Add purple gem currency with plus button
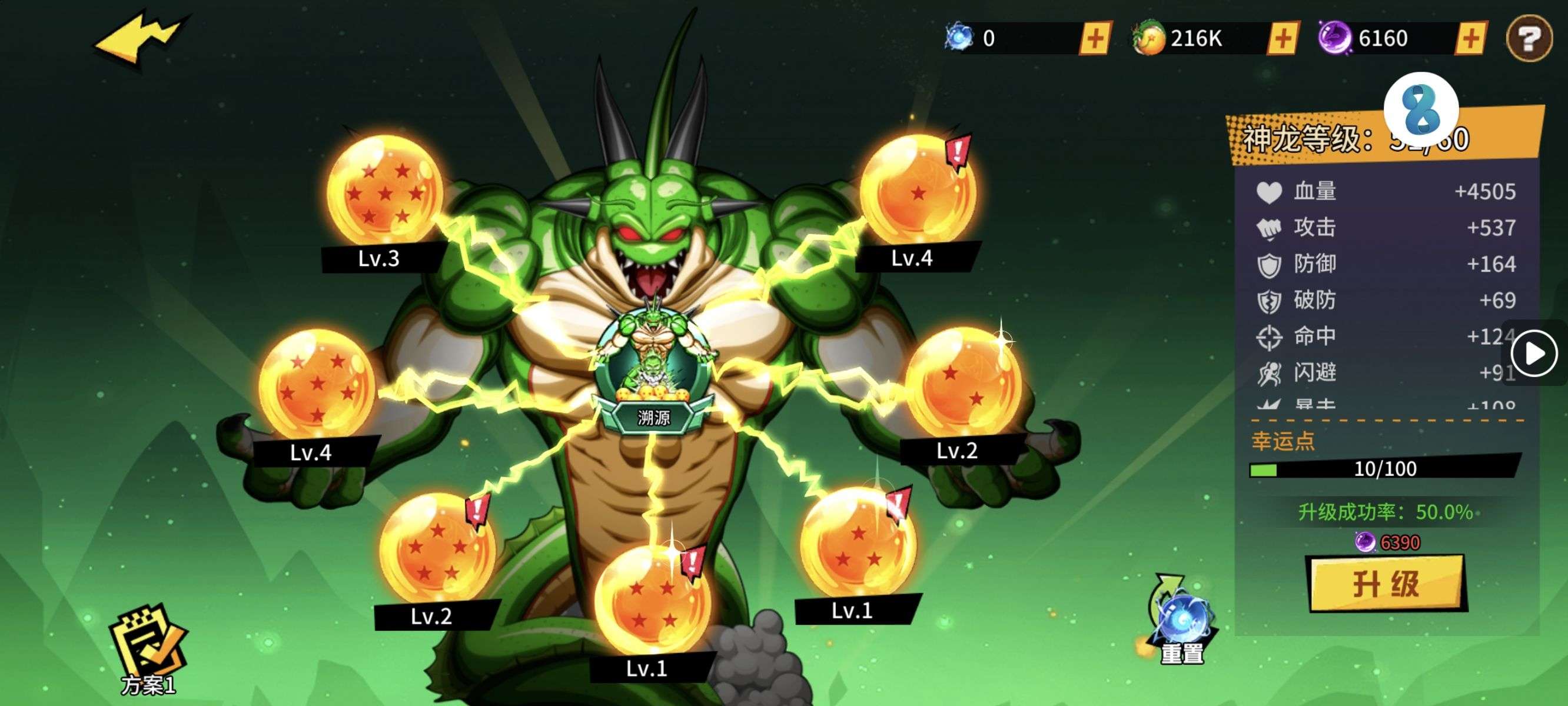The height and width of the screenshot is (706, 1568). 1471,38
